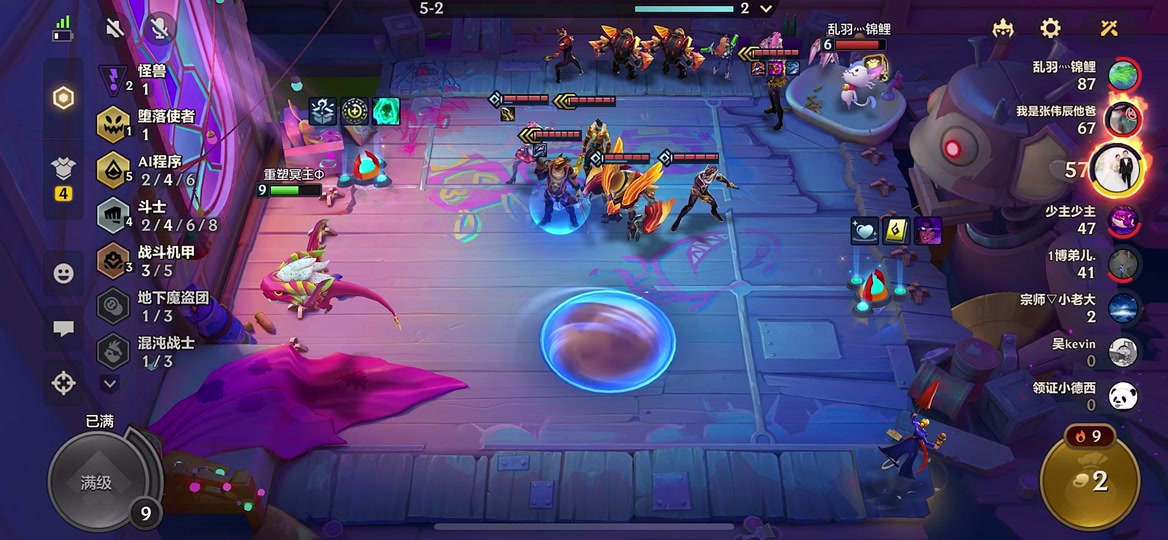View player 乱羽····锦鲤's board
Image resolution: width=1168 pixels, height=540 pixels.
click(x=1123, y=75)
